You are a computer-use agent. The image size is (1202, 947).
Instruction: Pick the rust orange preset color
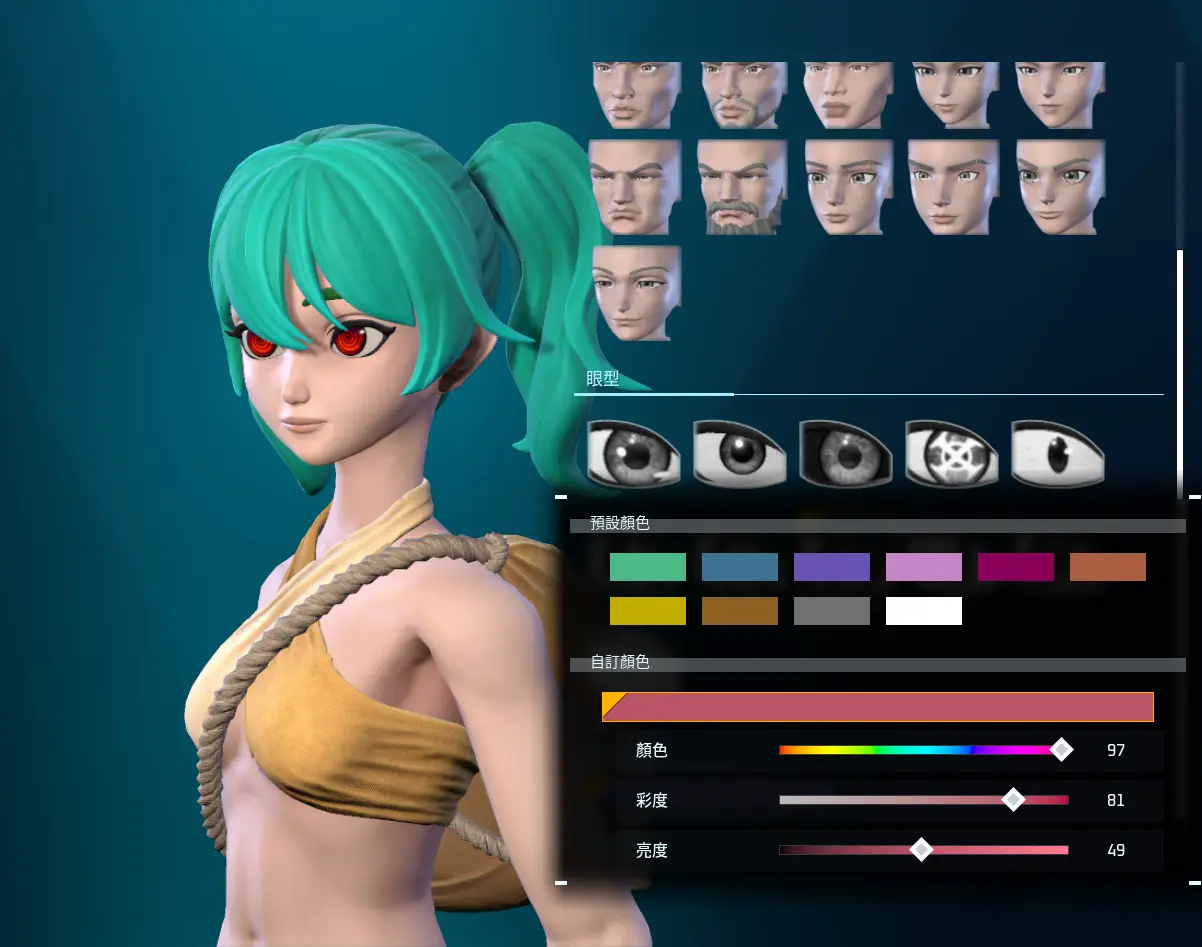coord(1107,567)
